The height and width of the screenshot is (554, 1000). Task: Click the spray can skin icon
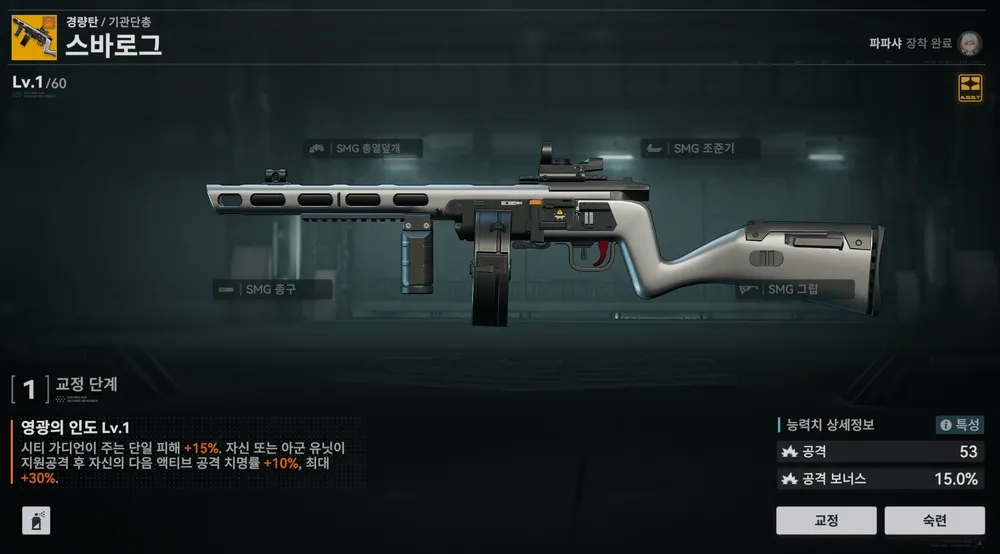tap(36, 520)
